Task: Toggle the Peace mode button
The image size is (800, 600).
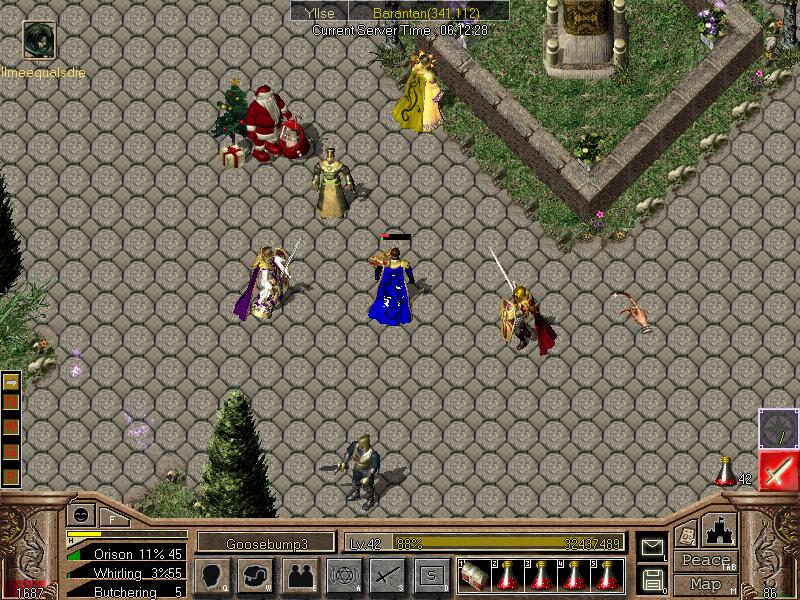Action: click(705, 562)
